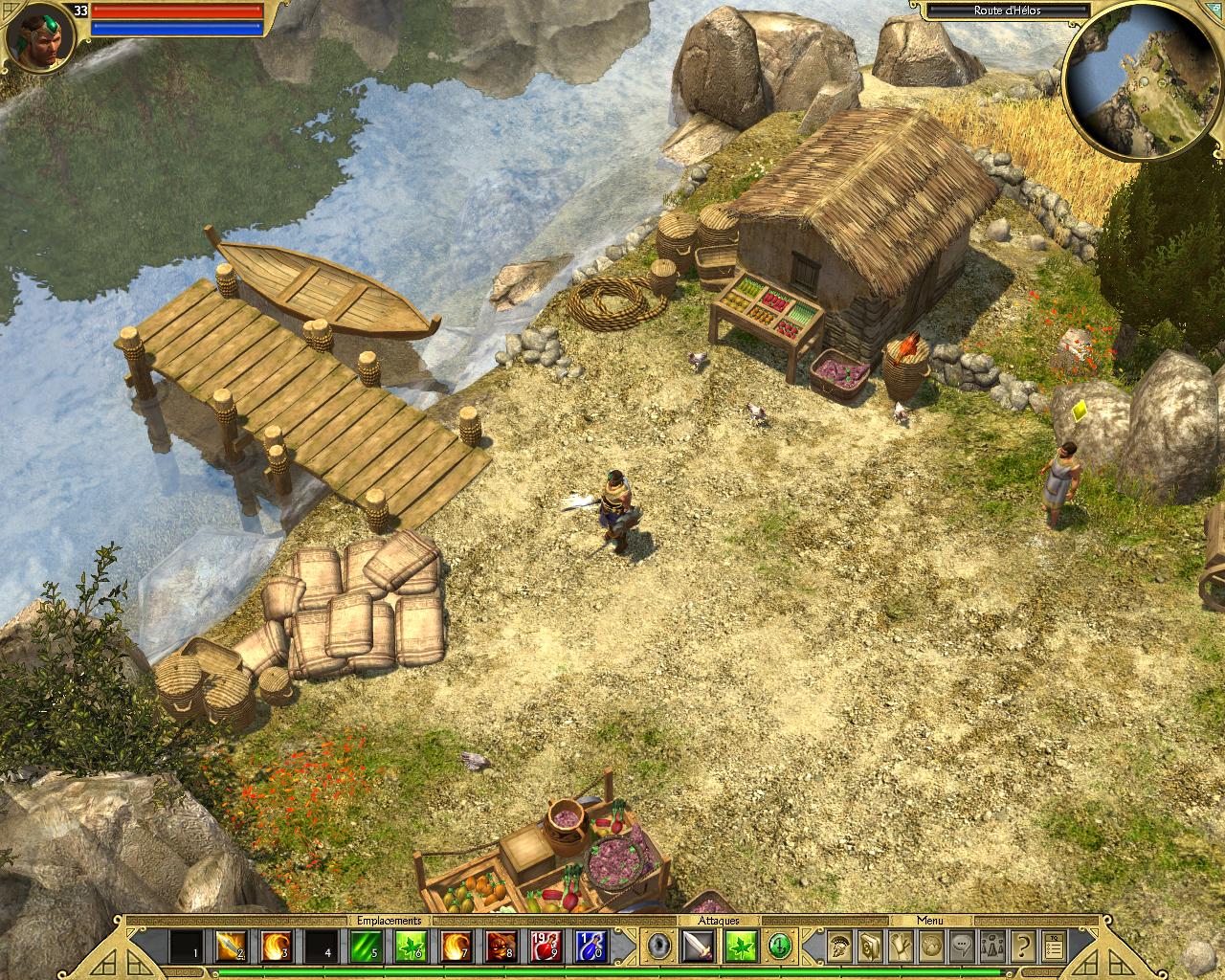Open the quest scroll icon
Viewport: 1225px width, 980px height.
pos(901,947)
